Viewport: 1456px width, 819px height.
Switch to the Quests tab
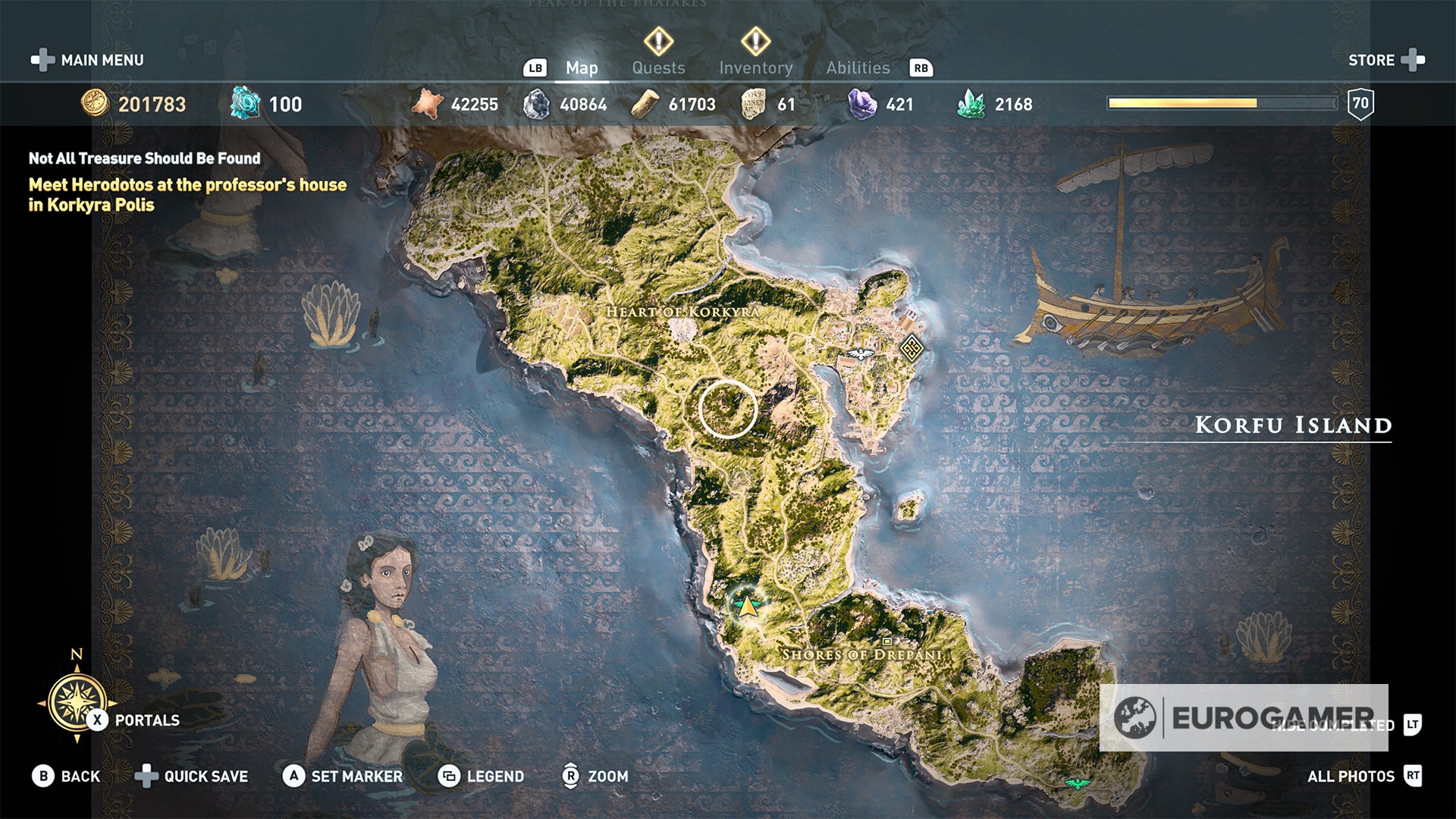click(x=658, y=67)
